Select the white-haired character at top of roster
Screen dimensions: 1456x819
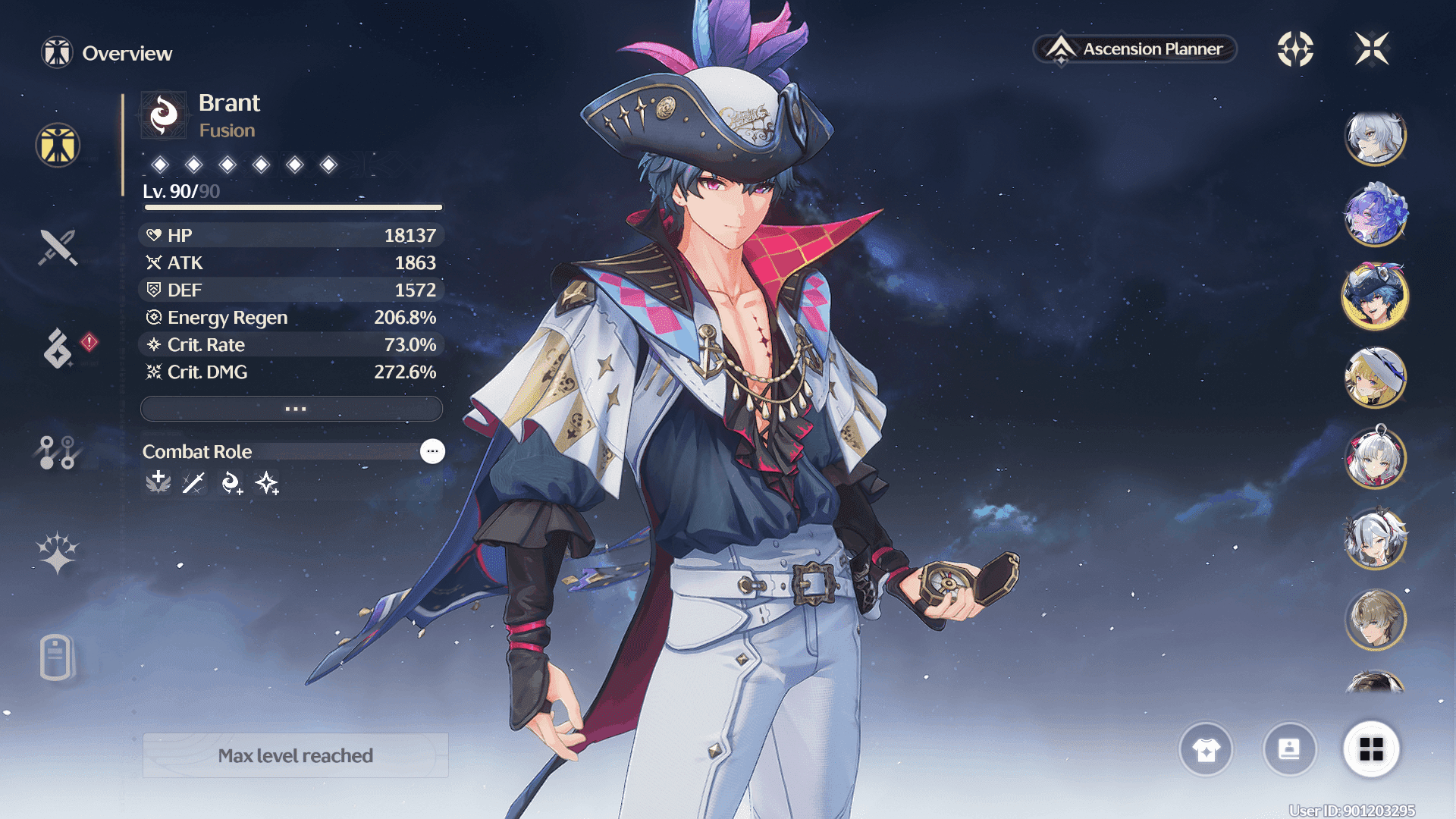pos(1375,137)
